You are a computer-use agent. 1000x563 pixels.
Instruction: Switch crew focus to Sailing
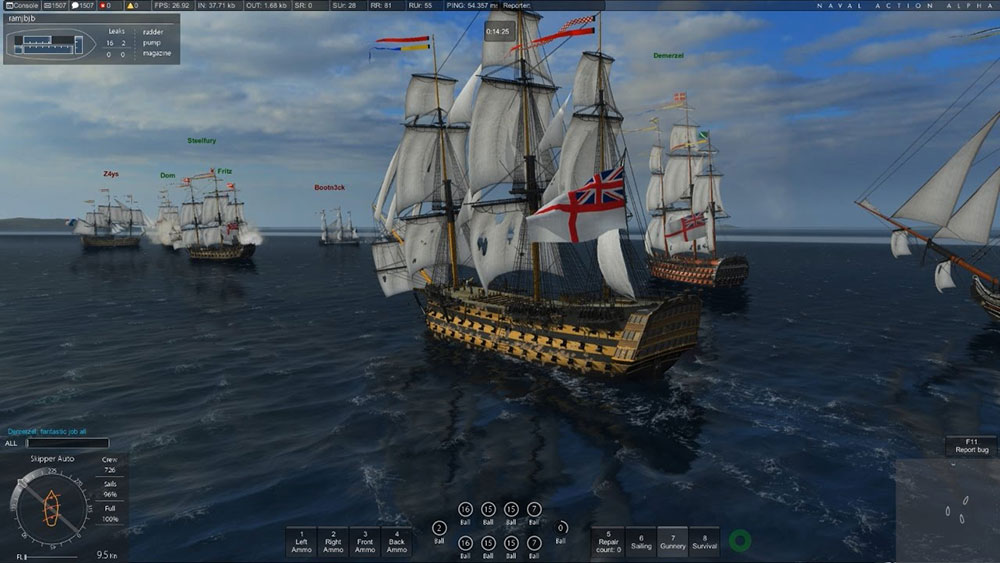[641, 542]
